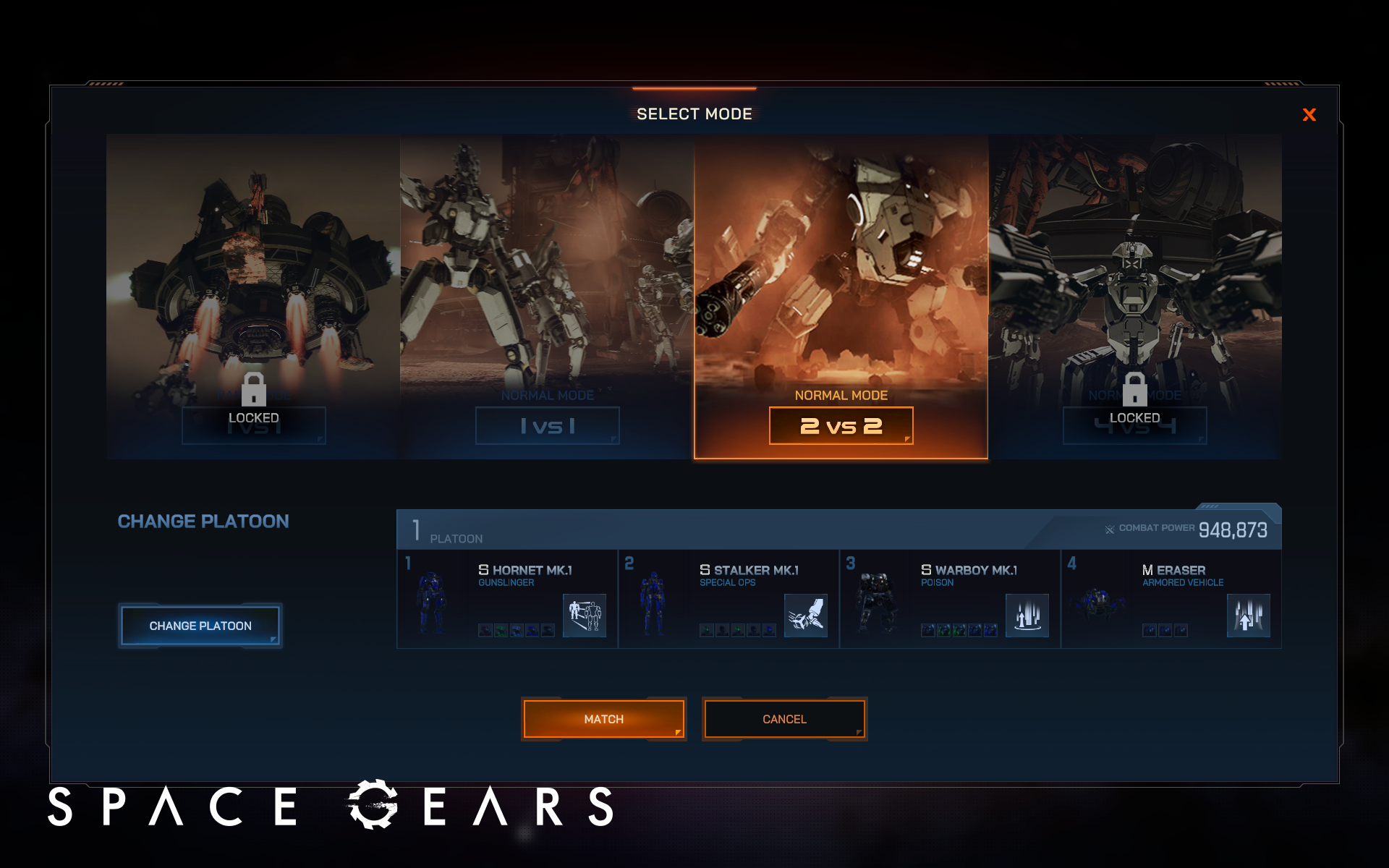Start matchmaking with the Match button

tap(603, 719)
